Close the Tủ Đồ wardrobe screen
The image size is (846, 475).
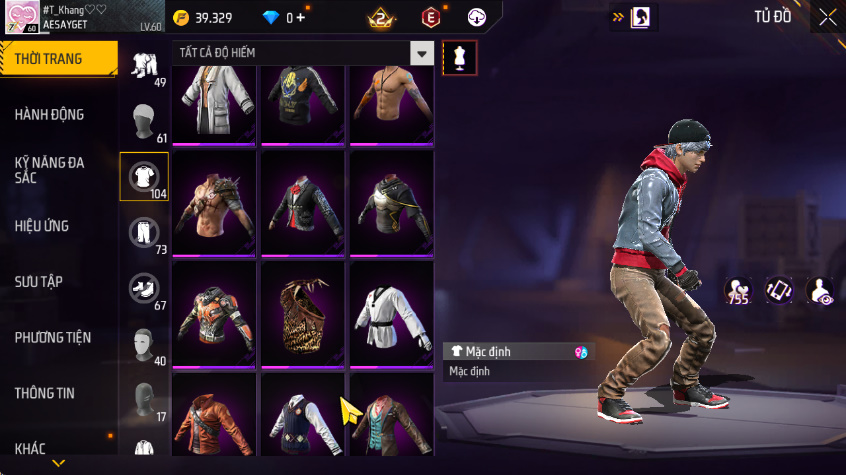pyautogui.click(x=828, y=17)
